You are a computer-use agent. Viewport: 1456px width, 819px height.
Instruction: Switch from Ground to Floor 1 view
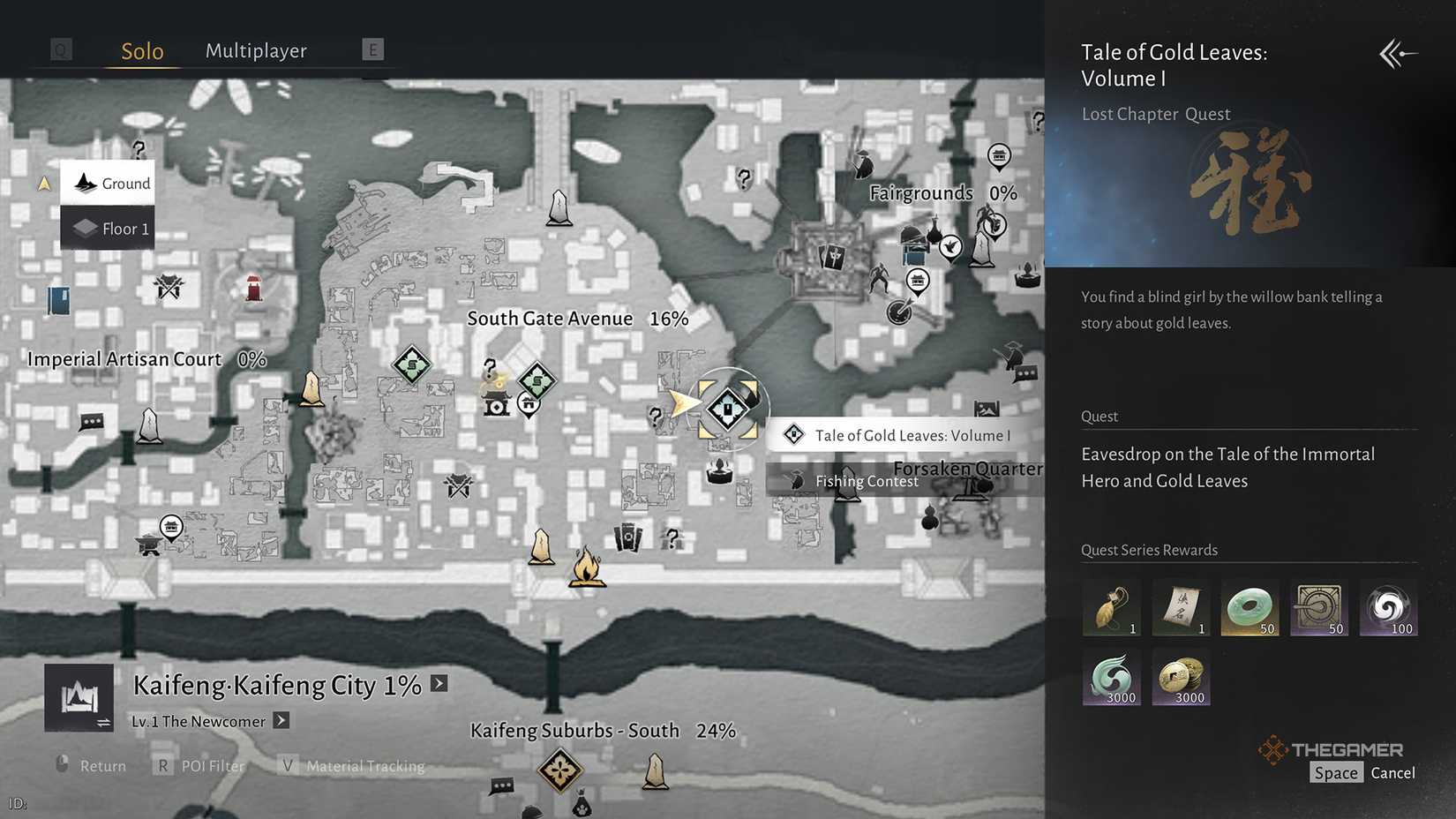tap(108, 228)
